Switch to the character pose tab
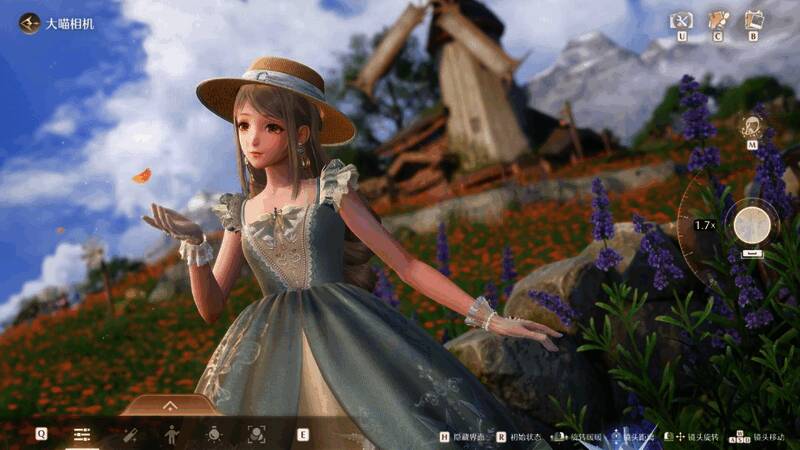 172,434
